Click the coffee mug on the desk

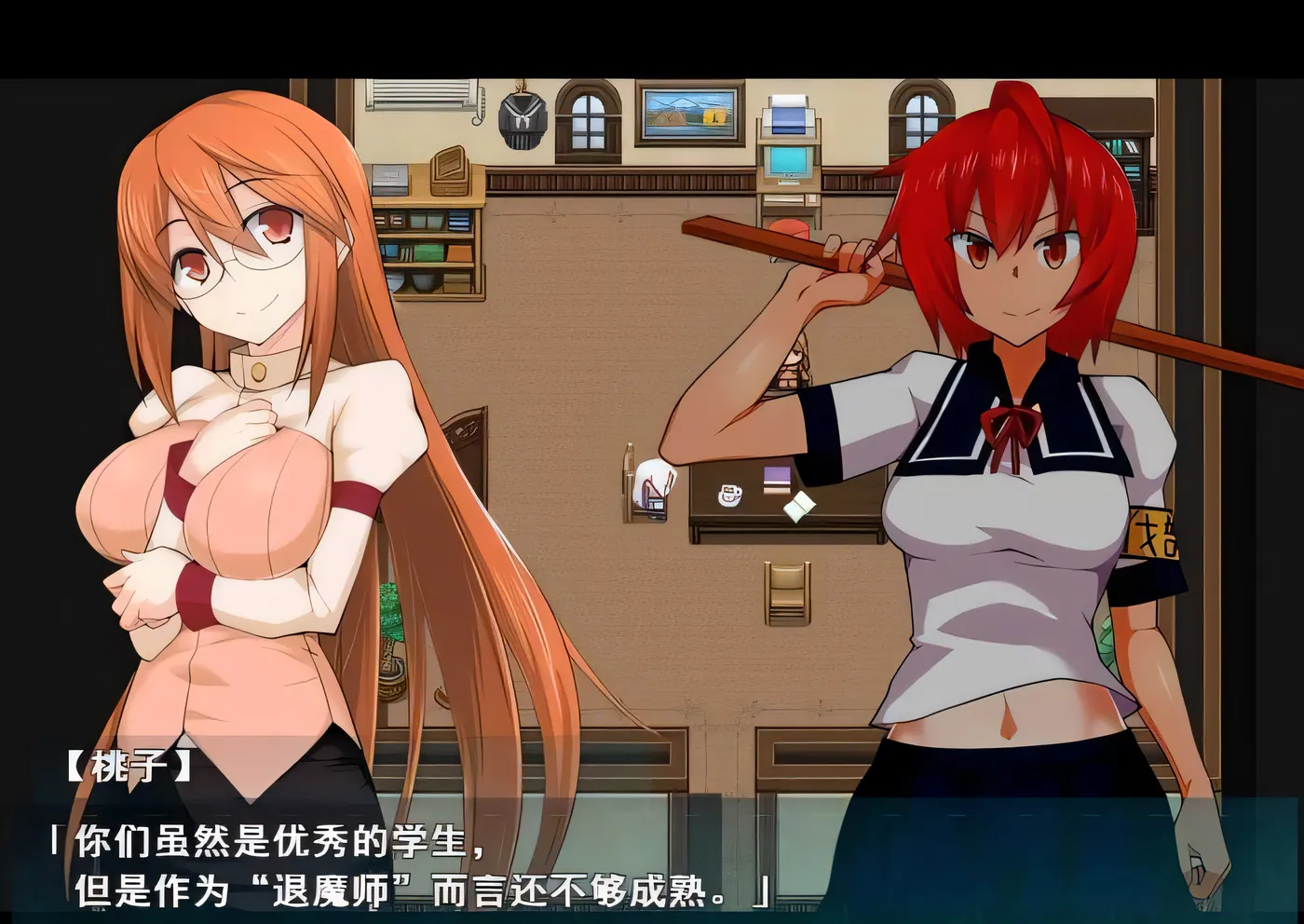728,495
